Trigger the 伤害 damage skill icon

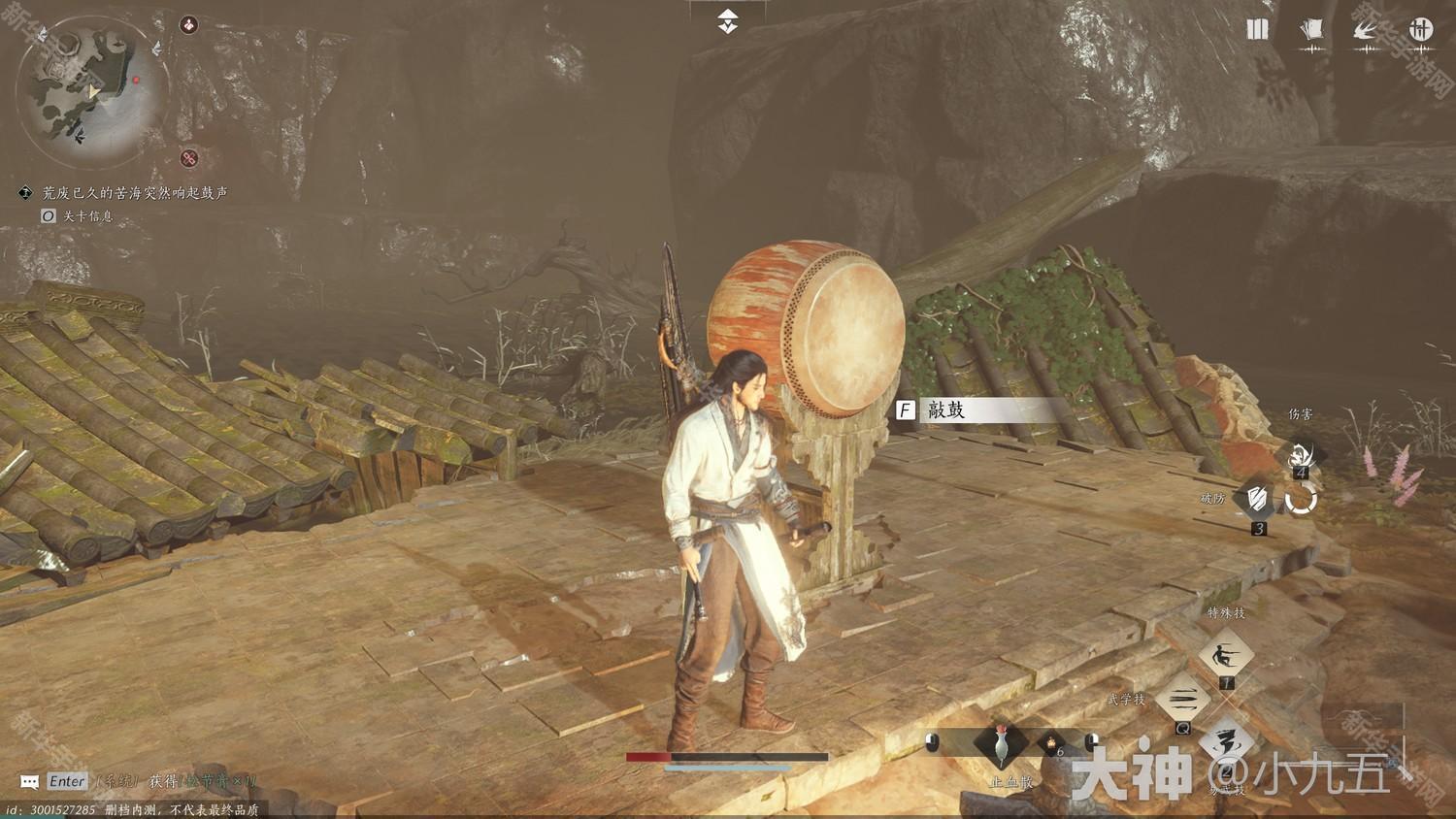click(1301, 452)
